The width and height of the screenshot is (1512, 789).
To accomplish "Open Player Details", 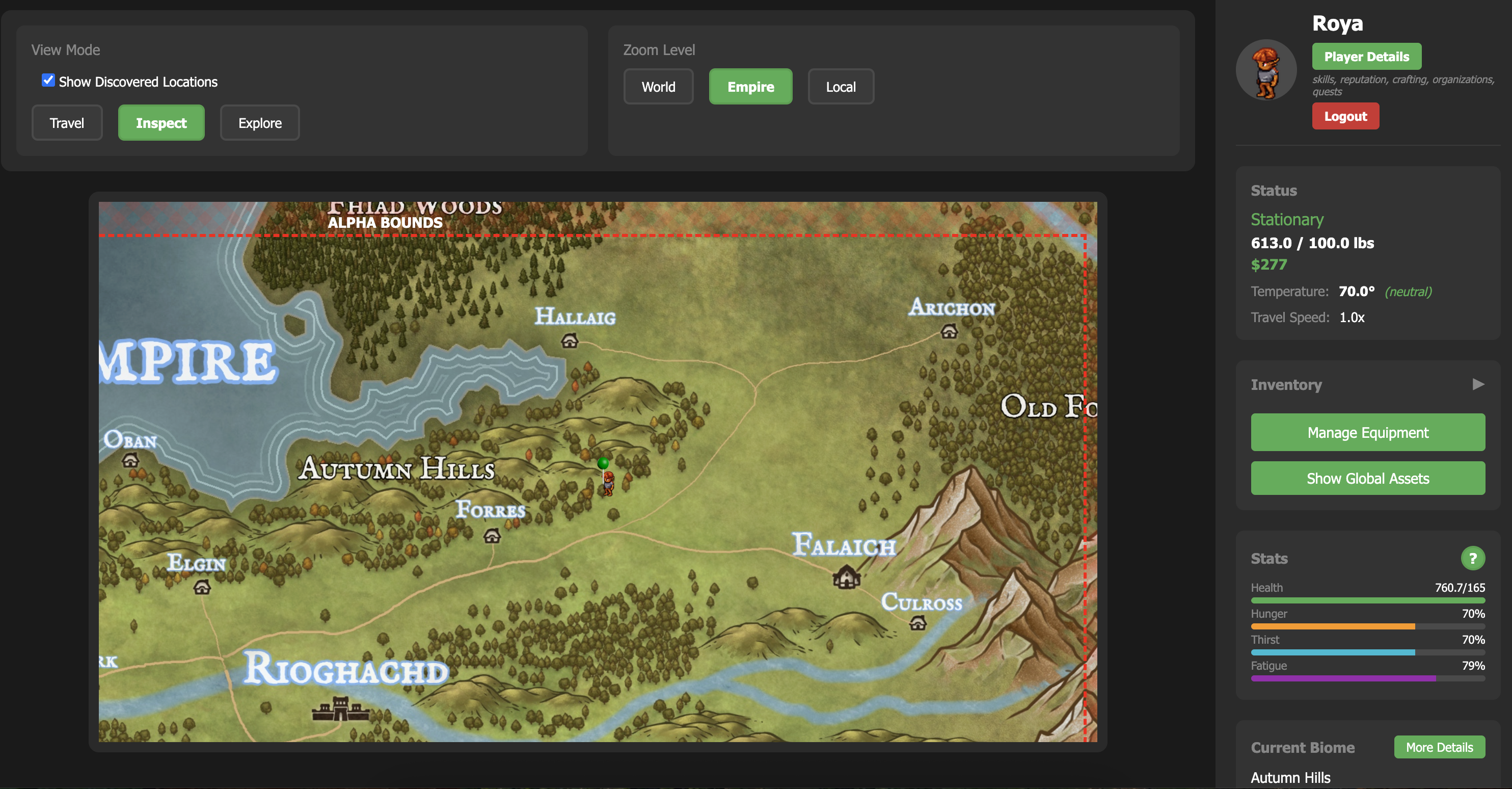I will coord(1366,57).
